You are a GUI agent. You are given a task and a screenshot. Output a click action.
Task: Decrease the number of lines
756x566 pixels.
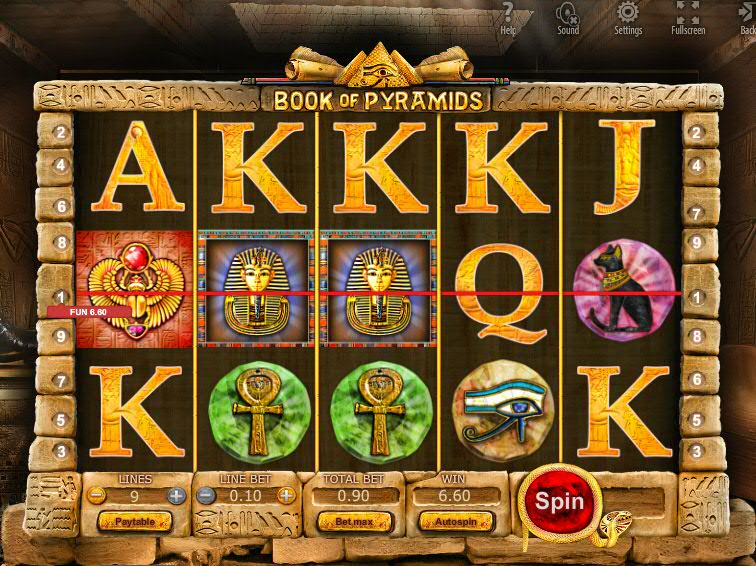click(x=95, y=495)
